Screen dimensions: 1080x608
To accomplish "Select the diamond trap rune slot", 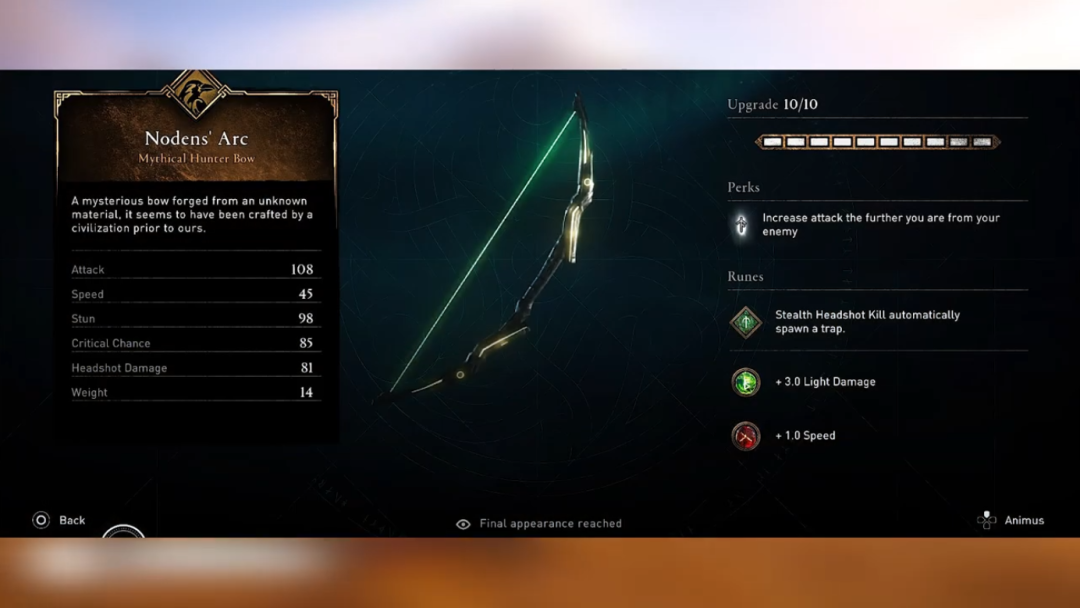I will click(x=746, y=322).
